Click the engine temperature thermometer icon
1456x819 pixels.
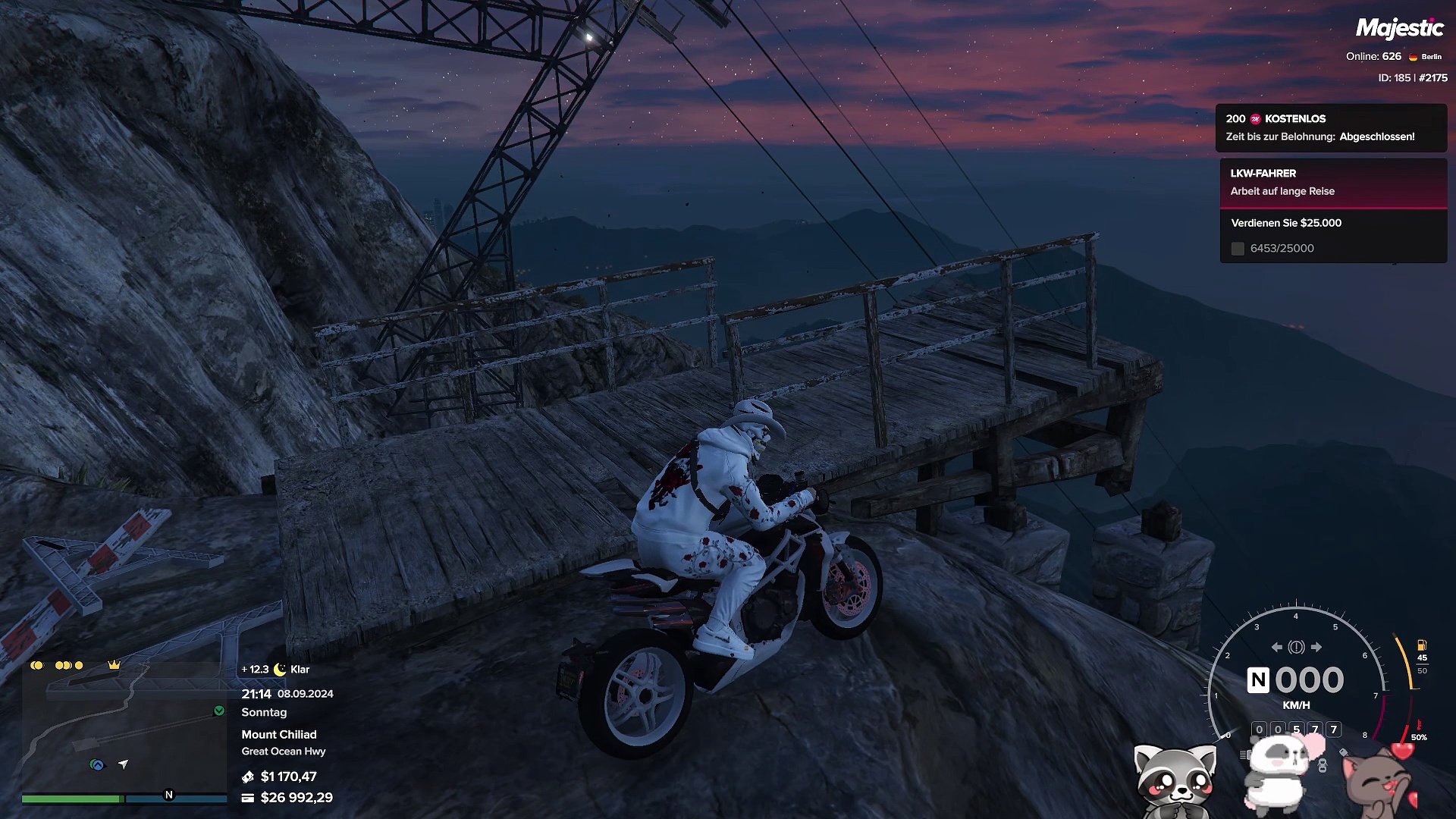click(1418, 725)
